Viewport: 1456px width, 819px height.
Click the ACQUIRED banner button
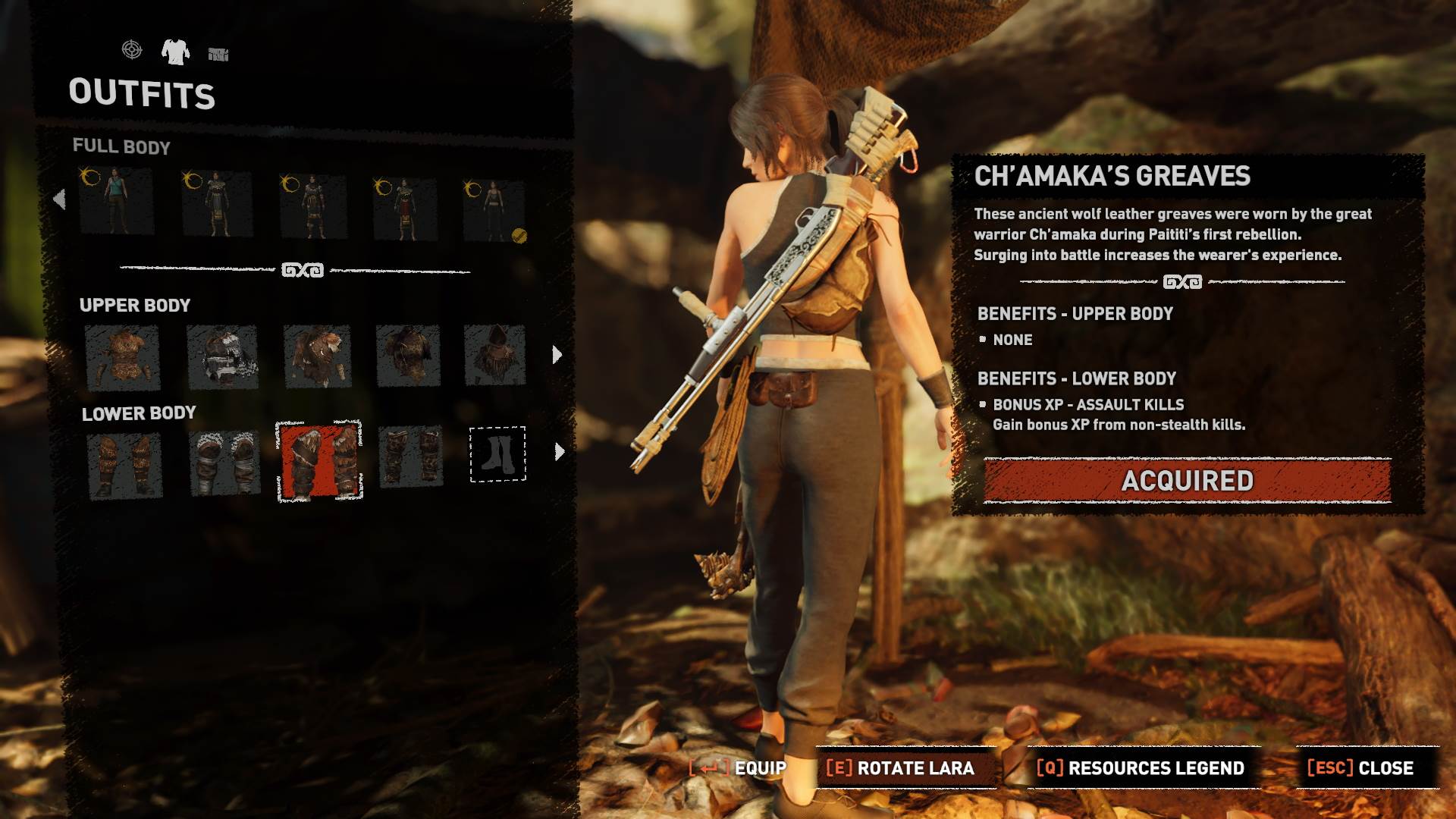point(1186,479)
